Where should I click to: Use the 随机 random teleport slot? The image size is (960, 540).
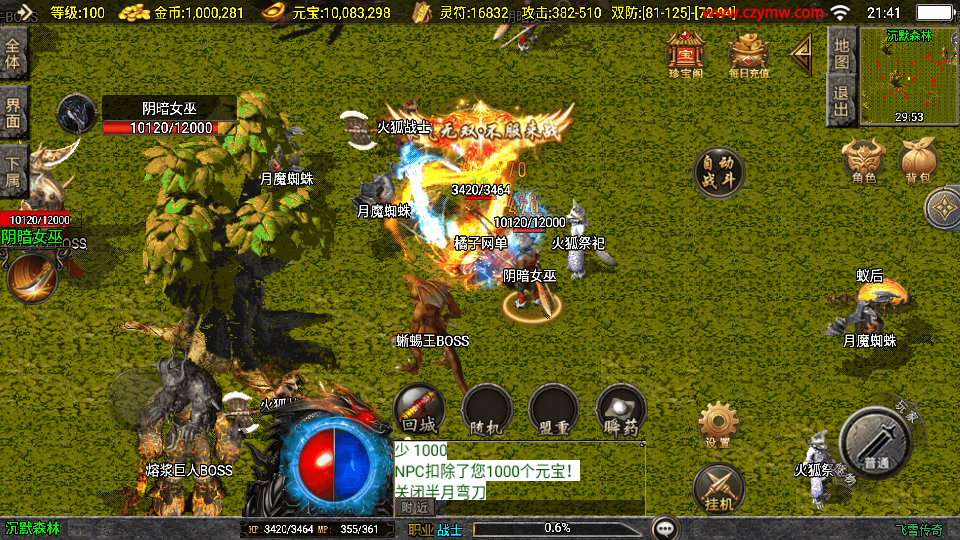[x=486, y=411]
